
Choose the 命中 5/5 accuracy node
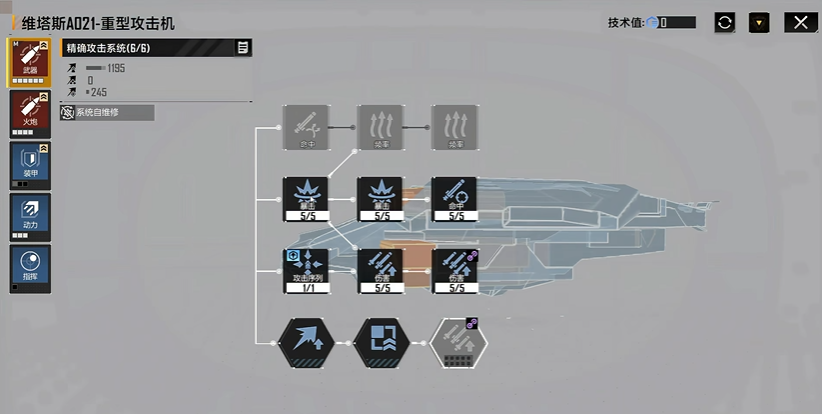(x=455, y=198)
